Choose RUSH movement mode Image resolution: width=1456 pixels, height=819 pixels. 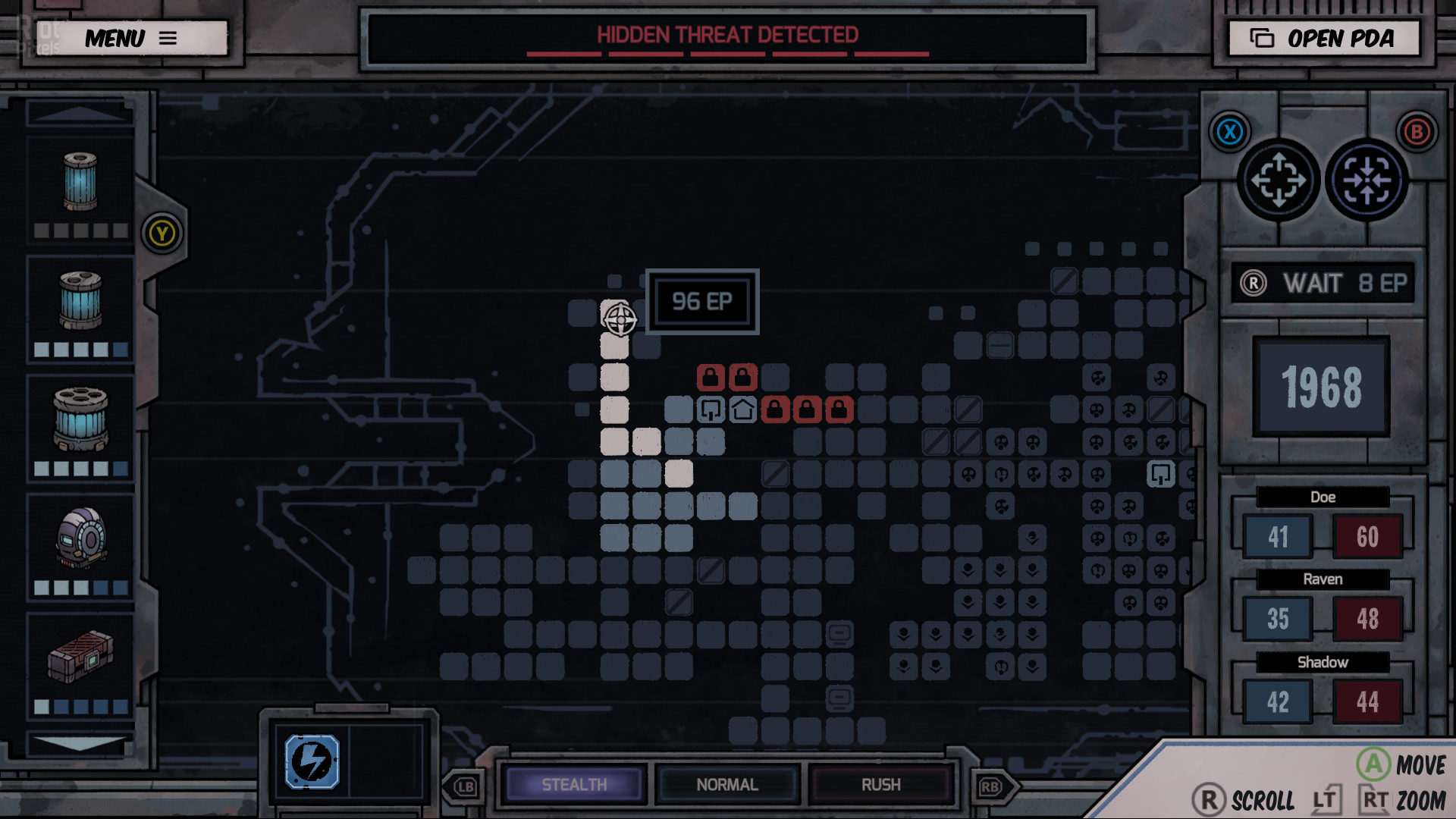pos(880,784)
